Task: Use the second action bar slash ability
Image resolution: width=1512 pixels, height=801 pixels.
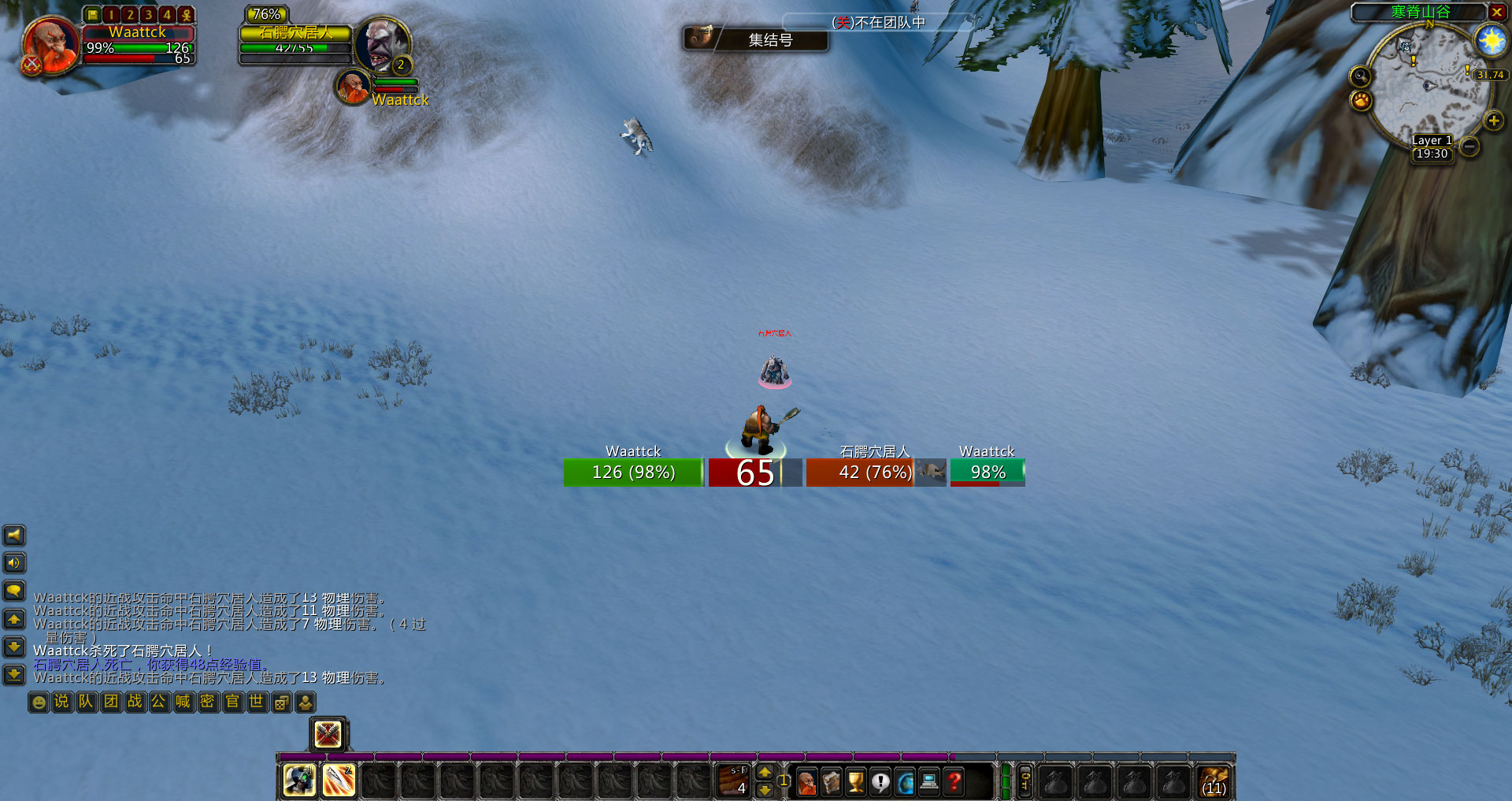Action: click(339, 781)
